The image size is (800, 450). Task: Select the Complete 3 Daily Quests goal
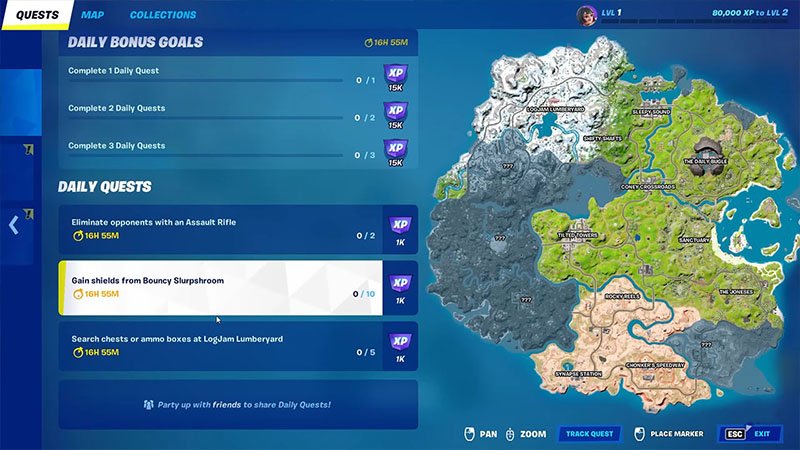coord(220,150)
